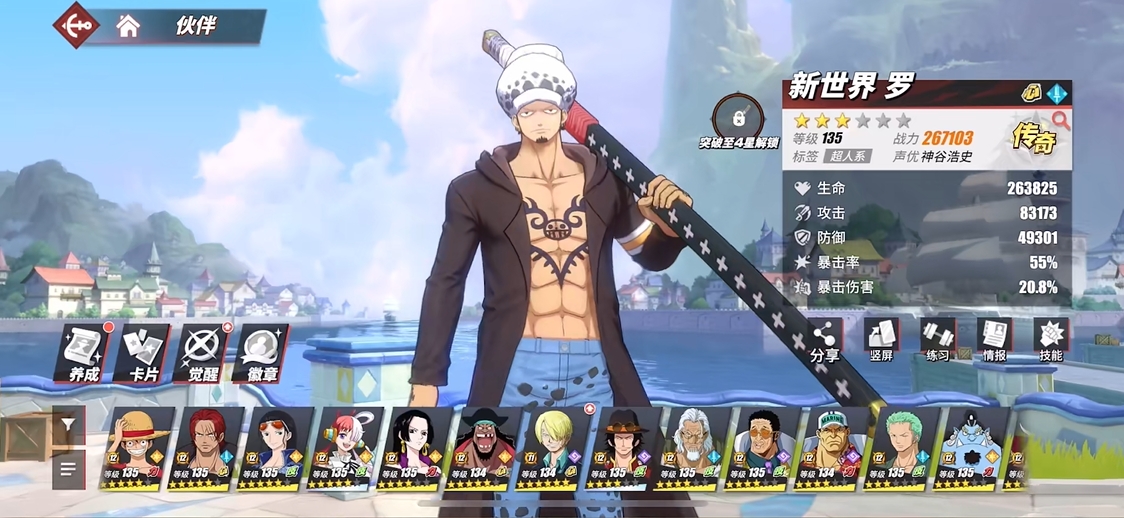Go back using the red arrow button
This screenshot has width=1124, height=518.
pos(77,25)
